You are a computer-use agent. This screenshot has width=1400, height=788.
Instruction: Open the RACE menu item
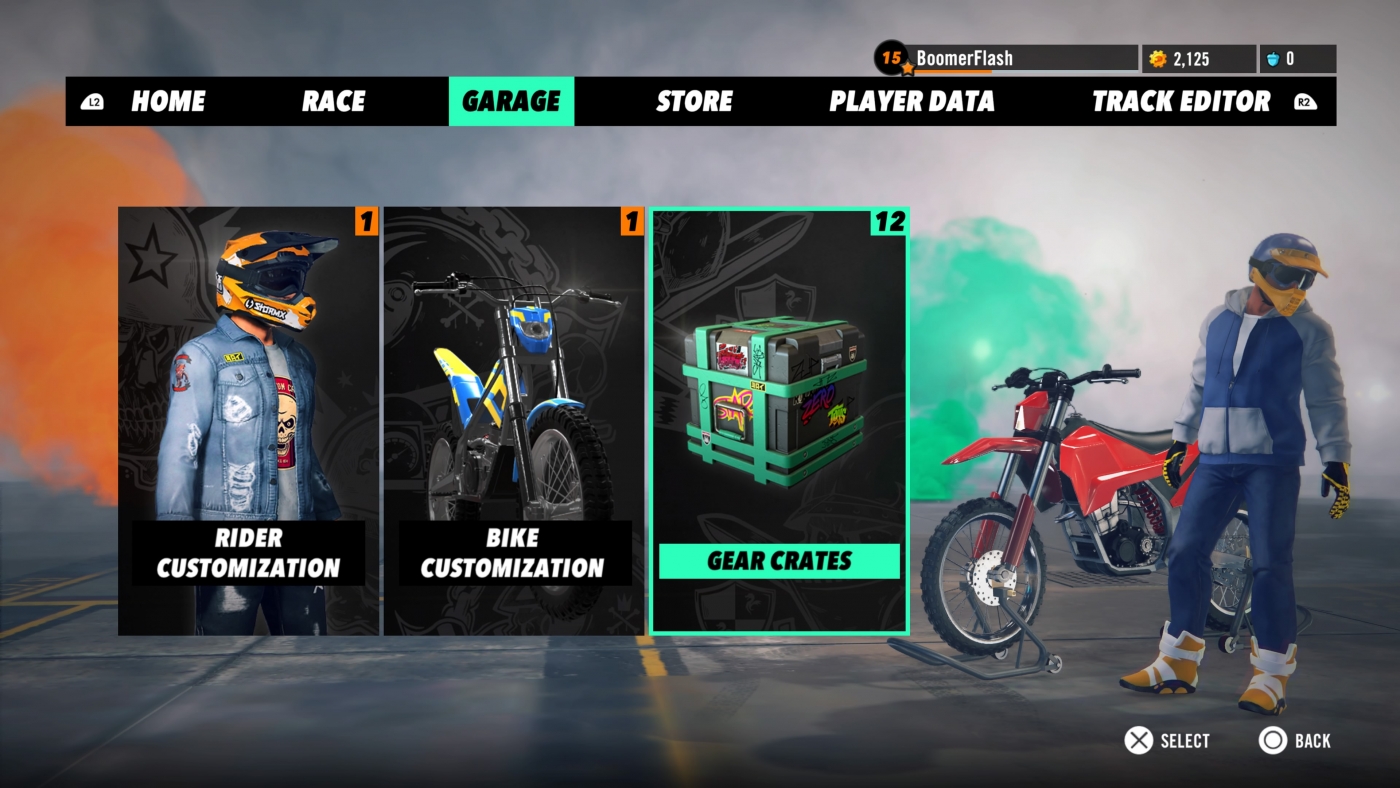click(x=332, y=101)
